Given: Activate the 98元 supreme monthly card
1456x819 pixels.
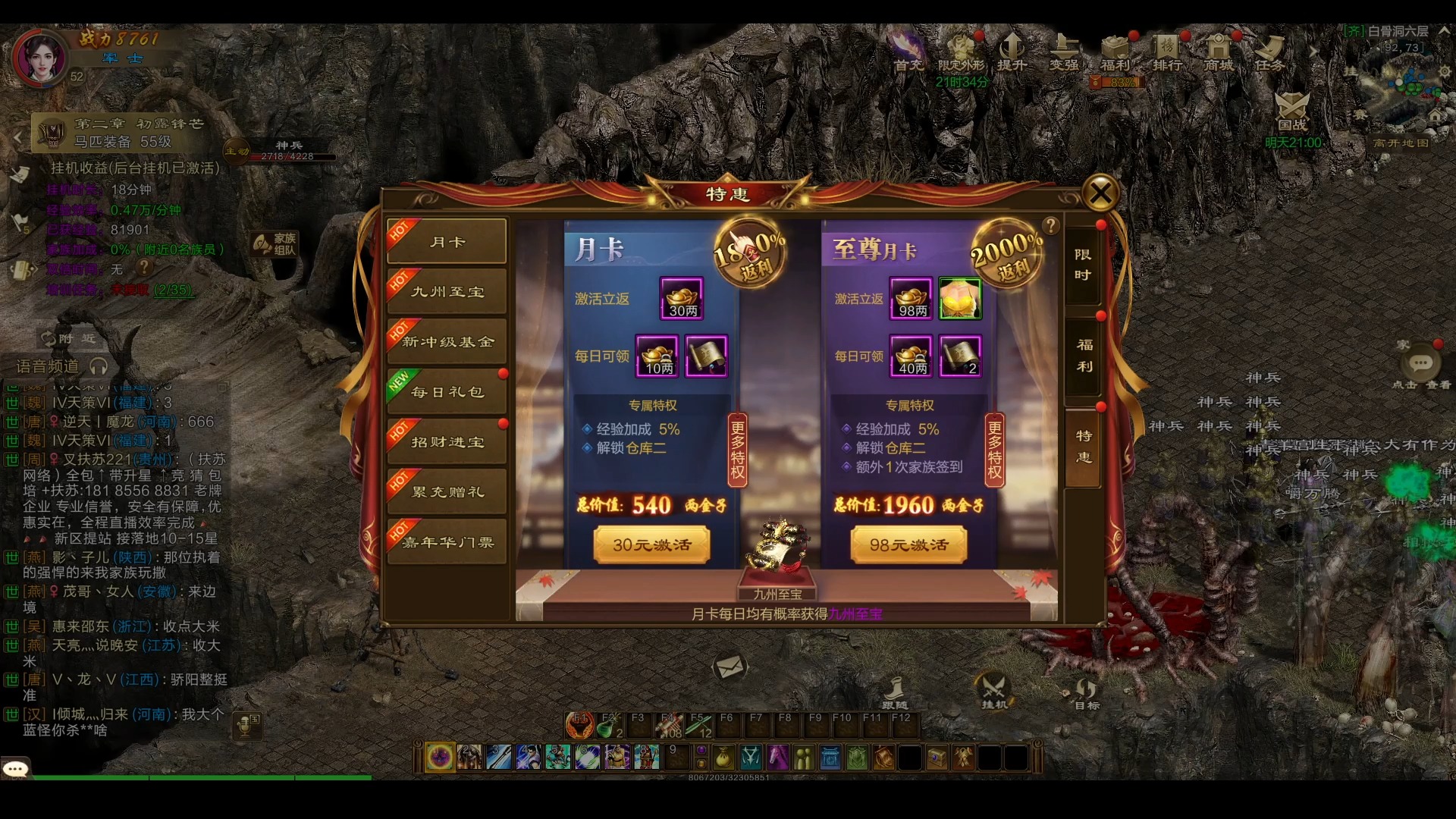Looking at the screenshot, I should pyautogui.click(x=908, y=545).
